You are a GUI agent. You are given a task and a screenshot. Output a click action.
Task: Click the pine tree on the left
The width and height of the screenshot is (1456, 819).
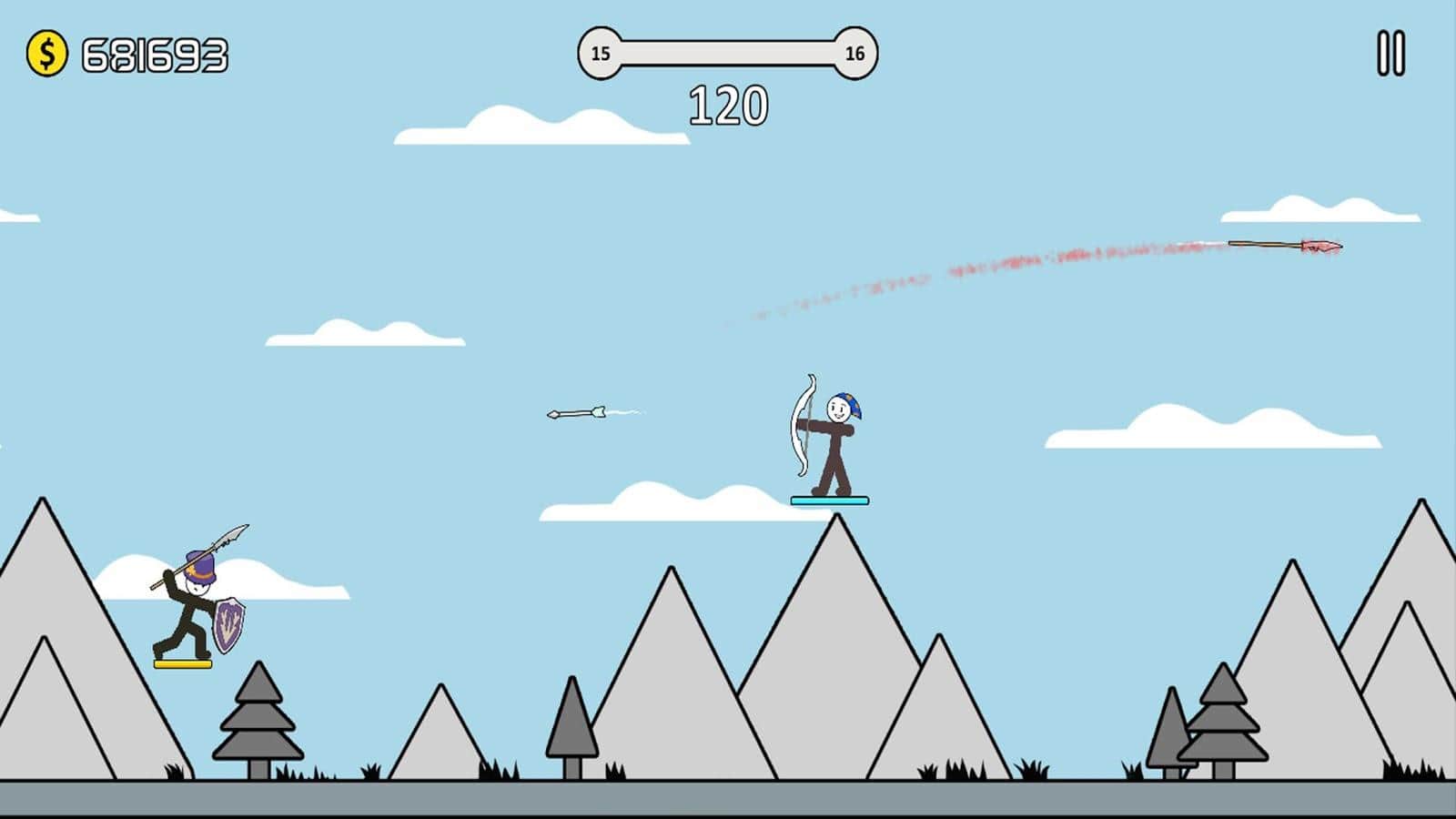(257, 723)
